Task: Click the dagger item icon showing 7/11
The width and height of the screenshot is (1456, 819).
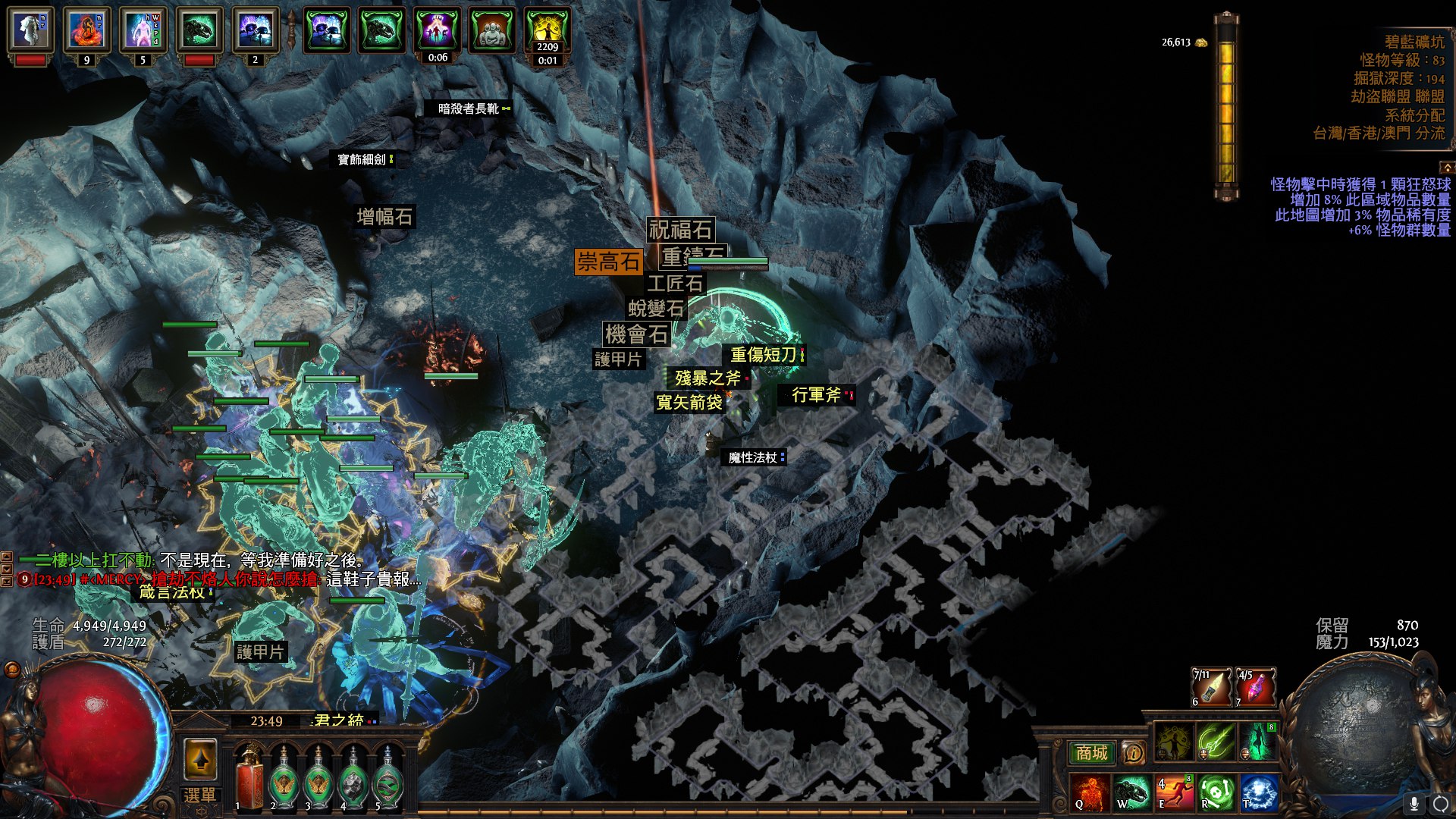Action: (1212, 687)
